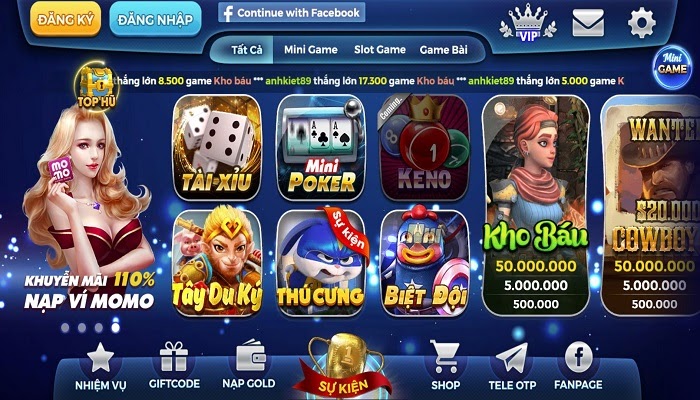Open the Đăng Nhập login button
The width and height of the screenshot is (700, 400).
pyautogui.click(x=155, y=19)
